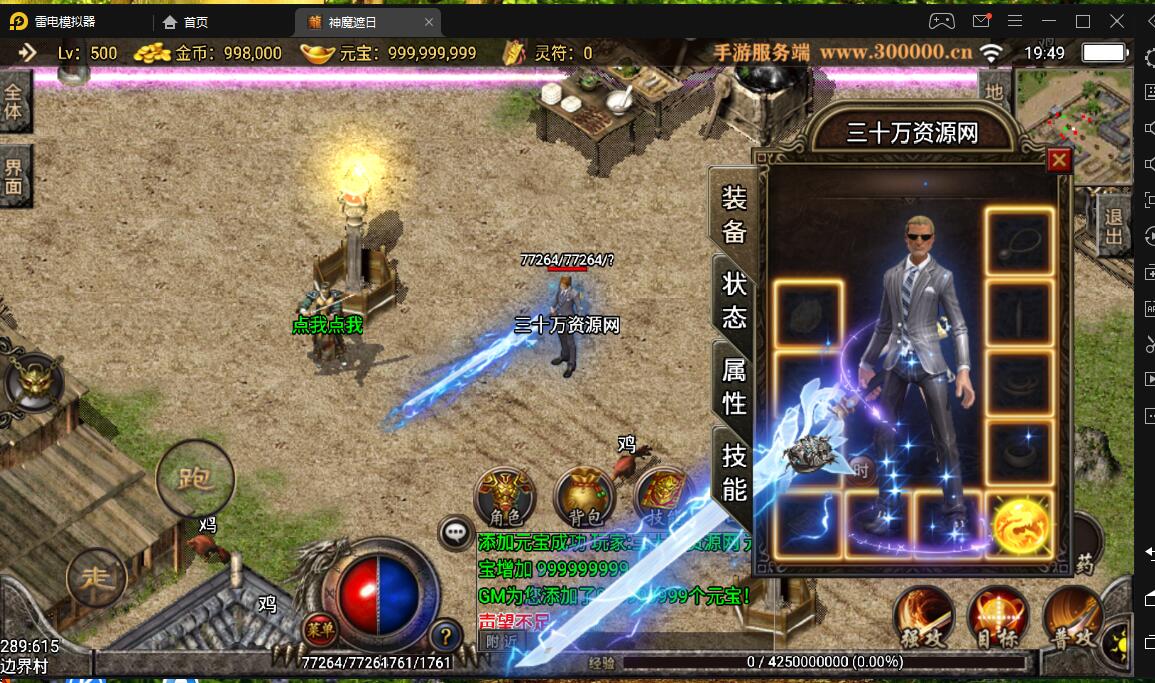
Task: Open the 背包 backpack bag
Action: click(584, 497)
